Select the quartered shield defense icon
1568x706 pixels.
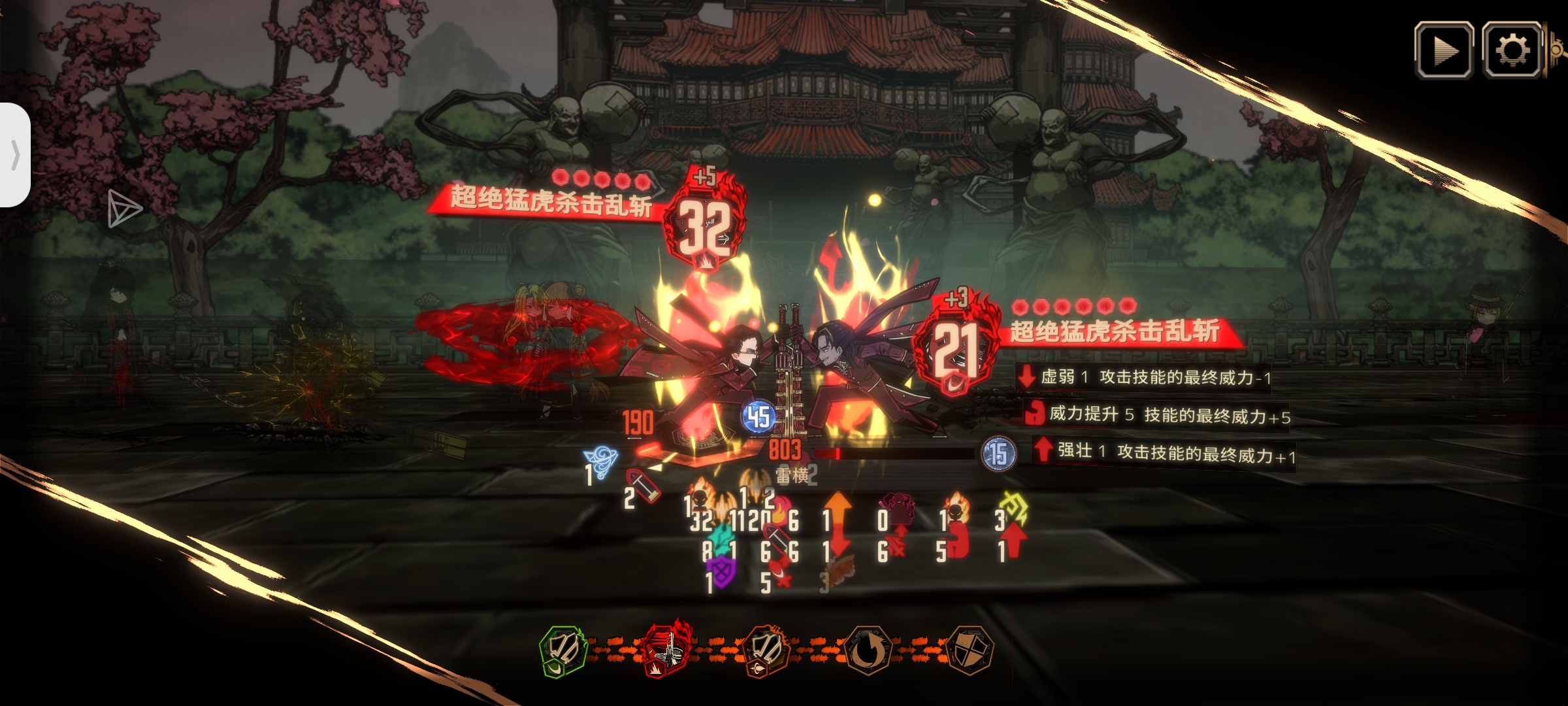[x=969, y=650]
